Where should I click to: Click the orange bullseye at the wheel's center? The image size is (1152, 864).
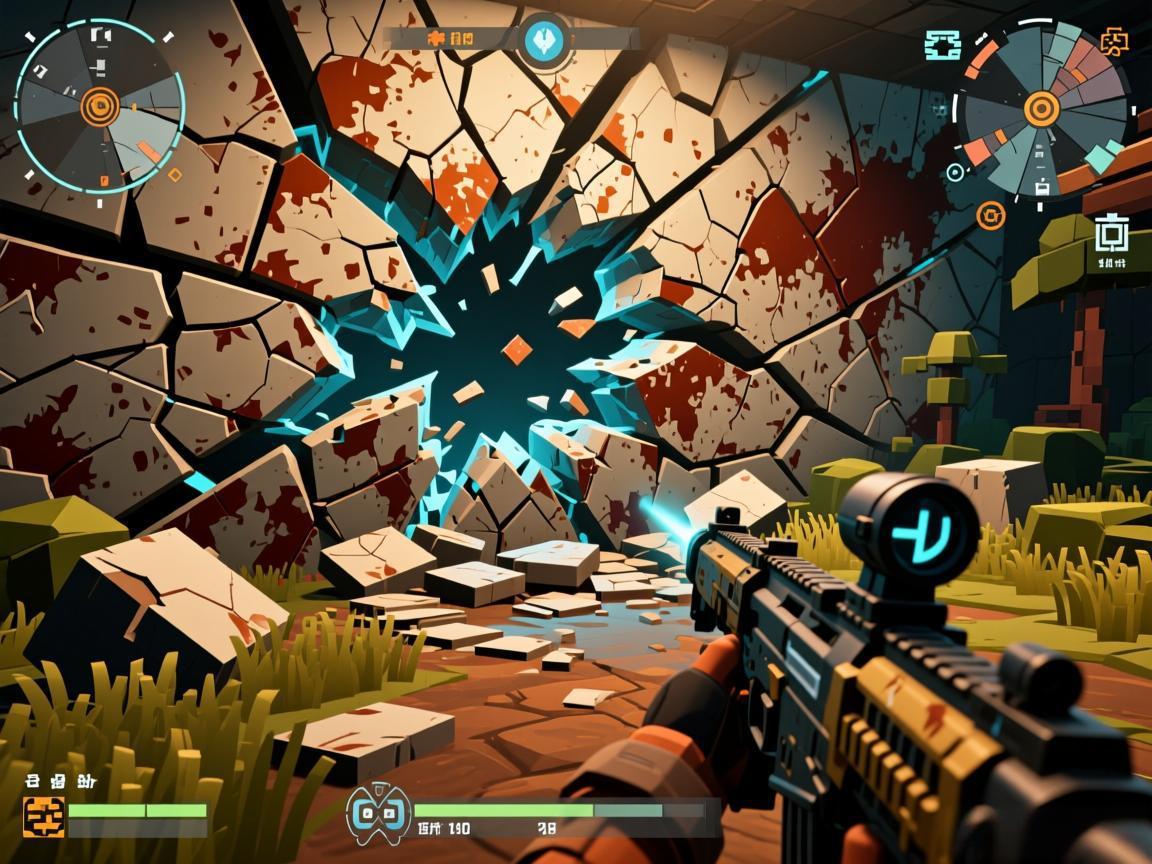click(1040, 107)
